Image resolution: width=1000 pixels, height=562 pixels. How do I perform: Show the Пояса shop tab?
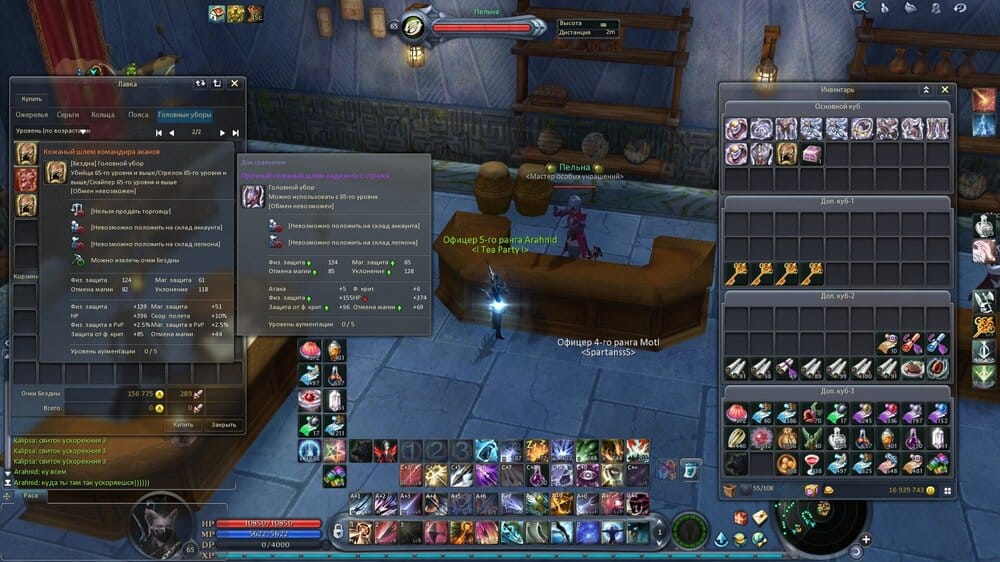point(138,115)
